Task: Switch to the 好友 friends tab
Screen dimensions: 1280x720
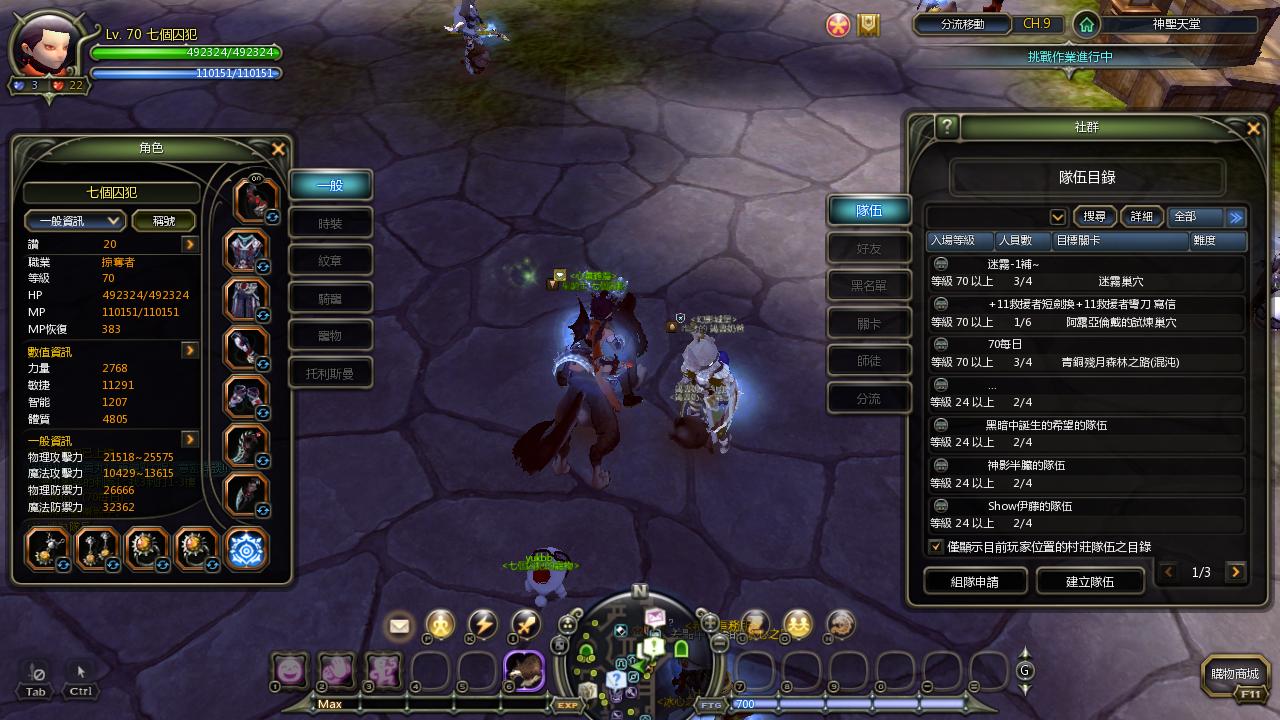Action: [869, 248]
